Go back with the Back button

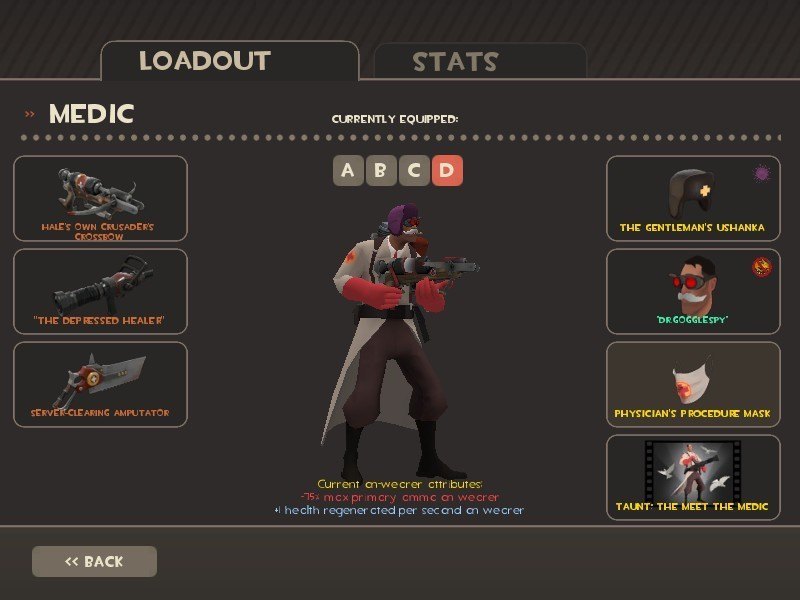point(94,561)
